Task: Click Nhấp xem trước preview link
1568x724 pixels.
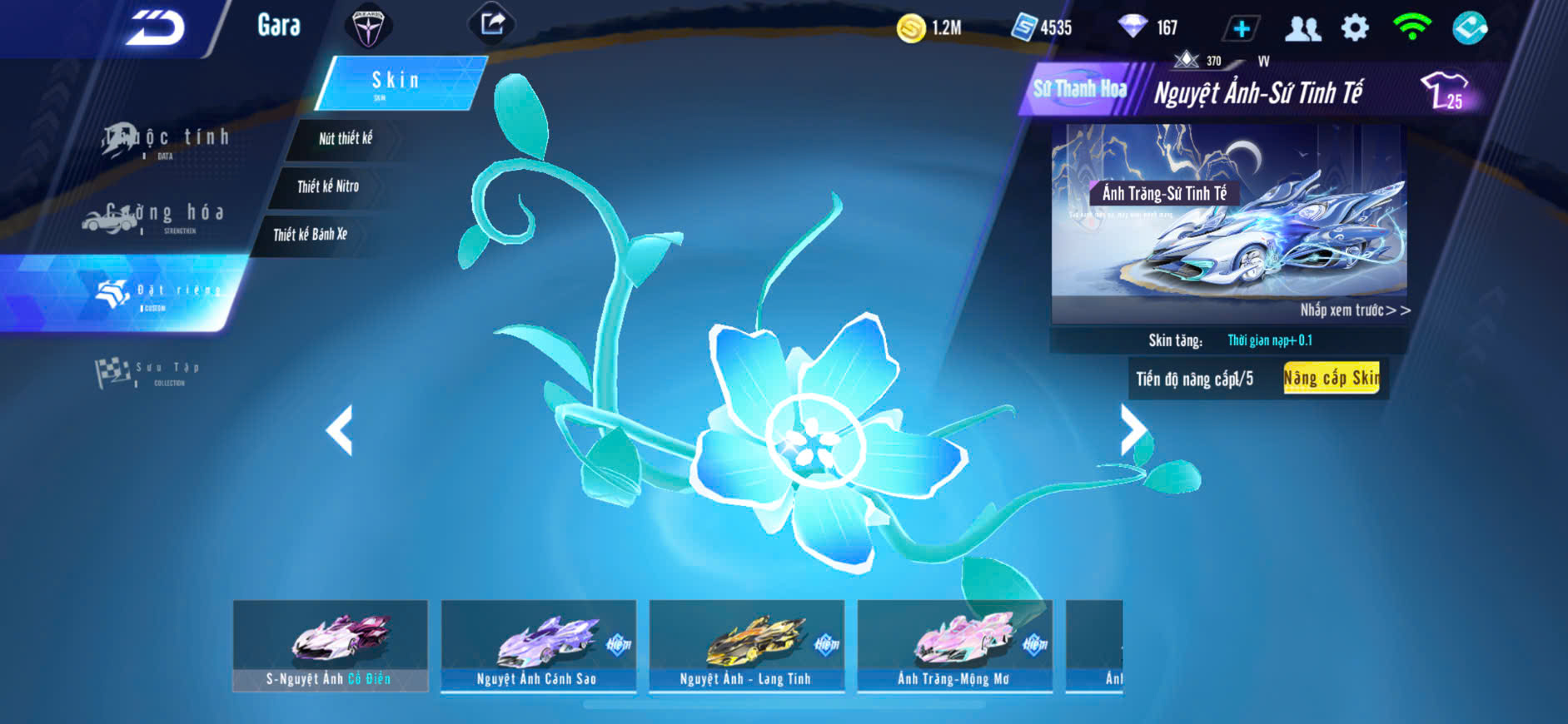Action: coord(1355,310)
